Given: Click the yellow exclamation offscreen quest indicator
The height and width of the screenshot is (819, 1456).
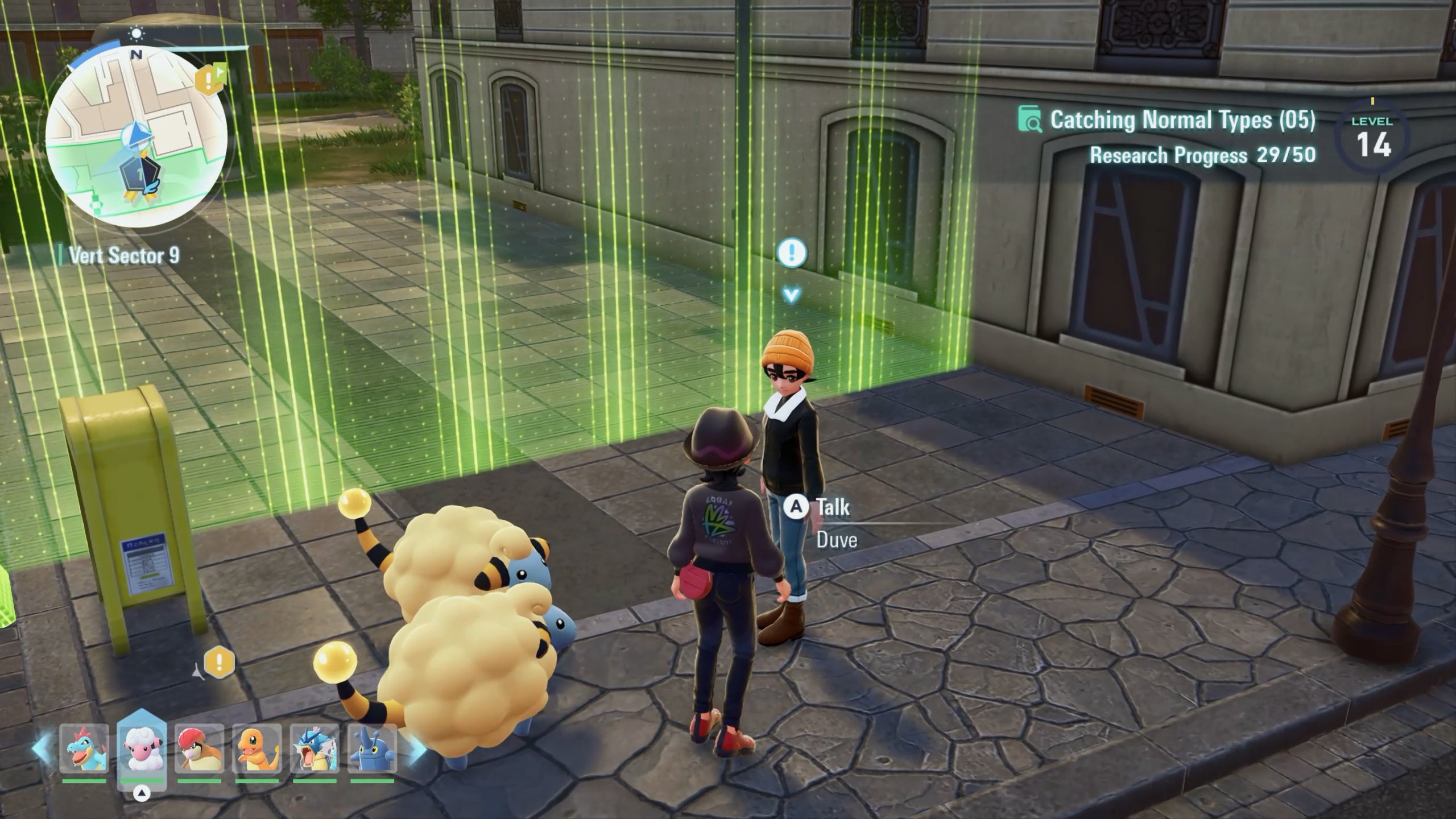Looking at the screenshot, I should coord(219,661).
